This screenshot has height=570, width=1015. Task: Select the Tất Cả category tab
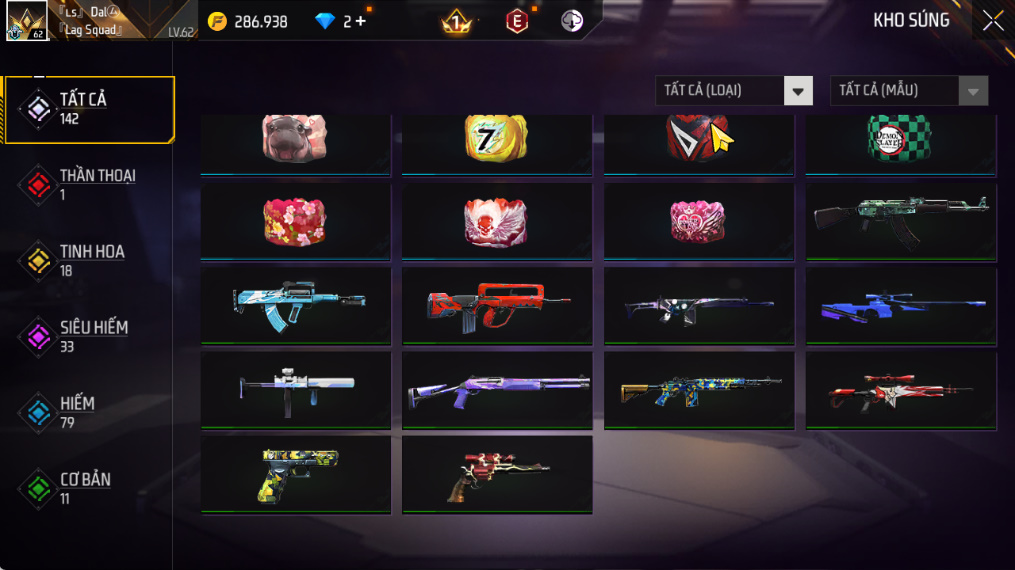tap(88, 109)
